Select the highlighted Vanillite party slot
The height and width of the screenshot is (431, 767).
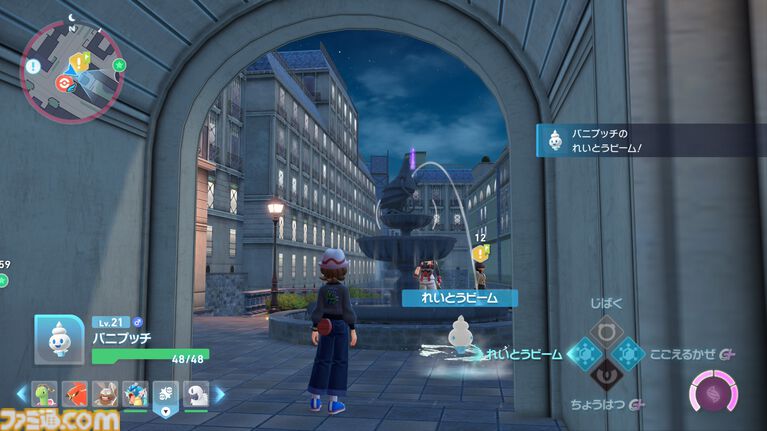tap(165, 394)
